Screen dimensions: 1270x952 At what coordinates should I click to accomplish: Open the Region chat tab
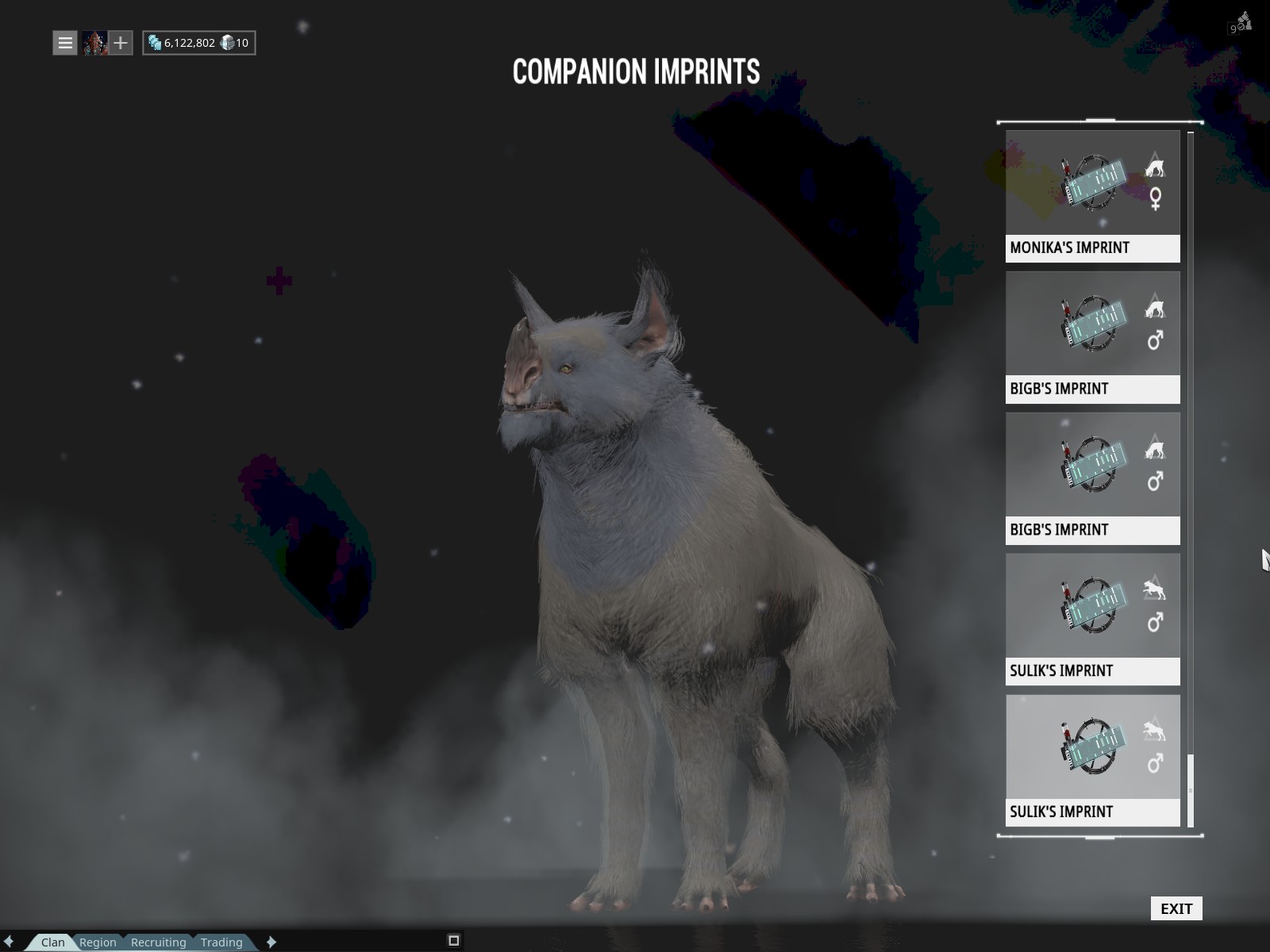tap(98, 942)
